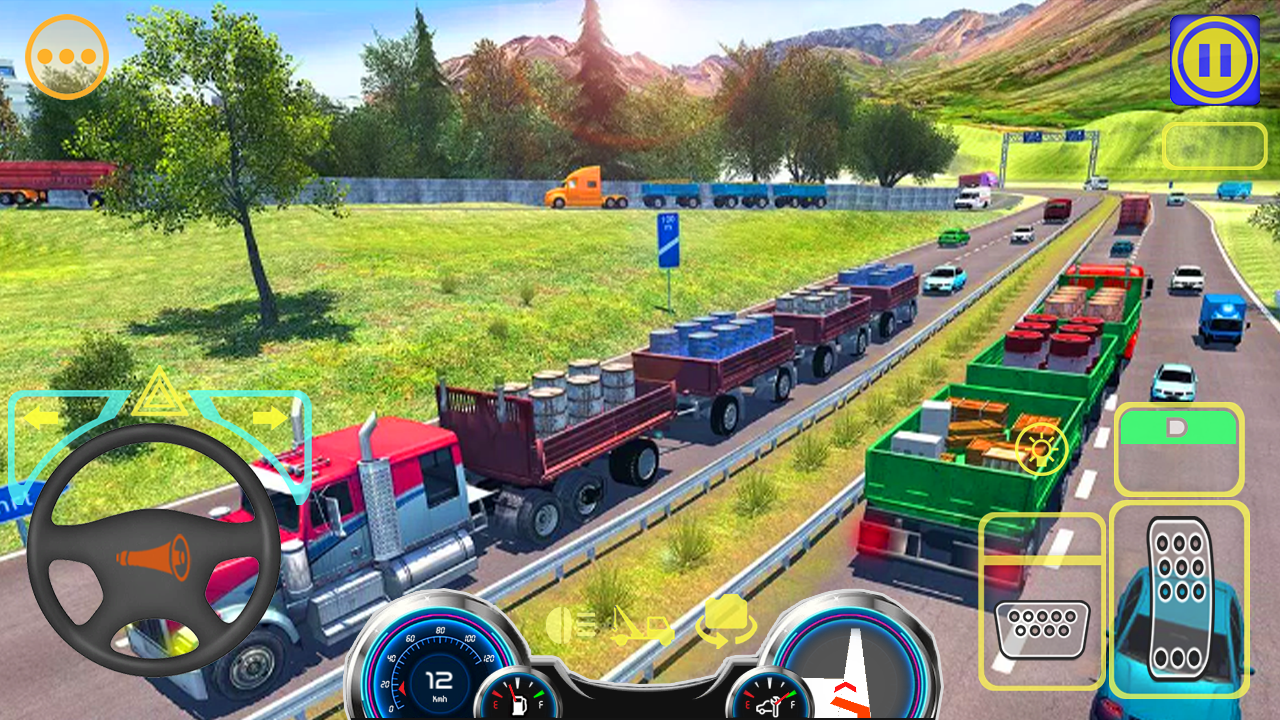The image size is (1280, 720).
Task: Hit the brake pedal
Action: [1042, 628]
